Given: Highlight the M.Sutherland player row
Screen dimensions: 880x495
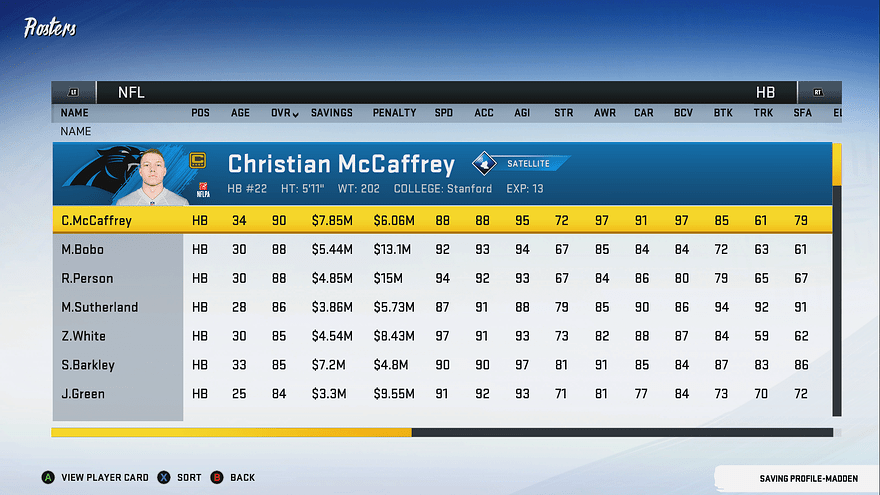Looking at the screenshot, I should [440, 307].
